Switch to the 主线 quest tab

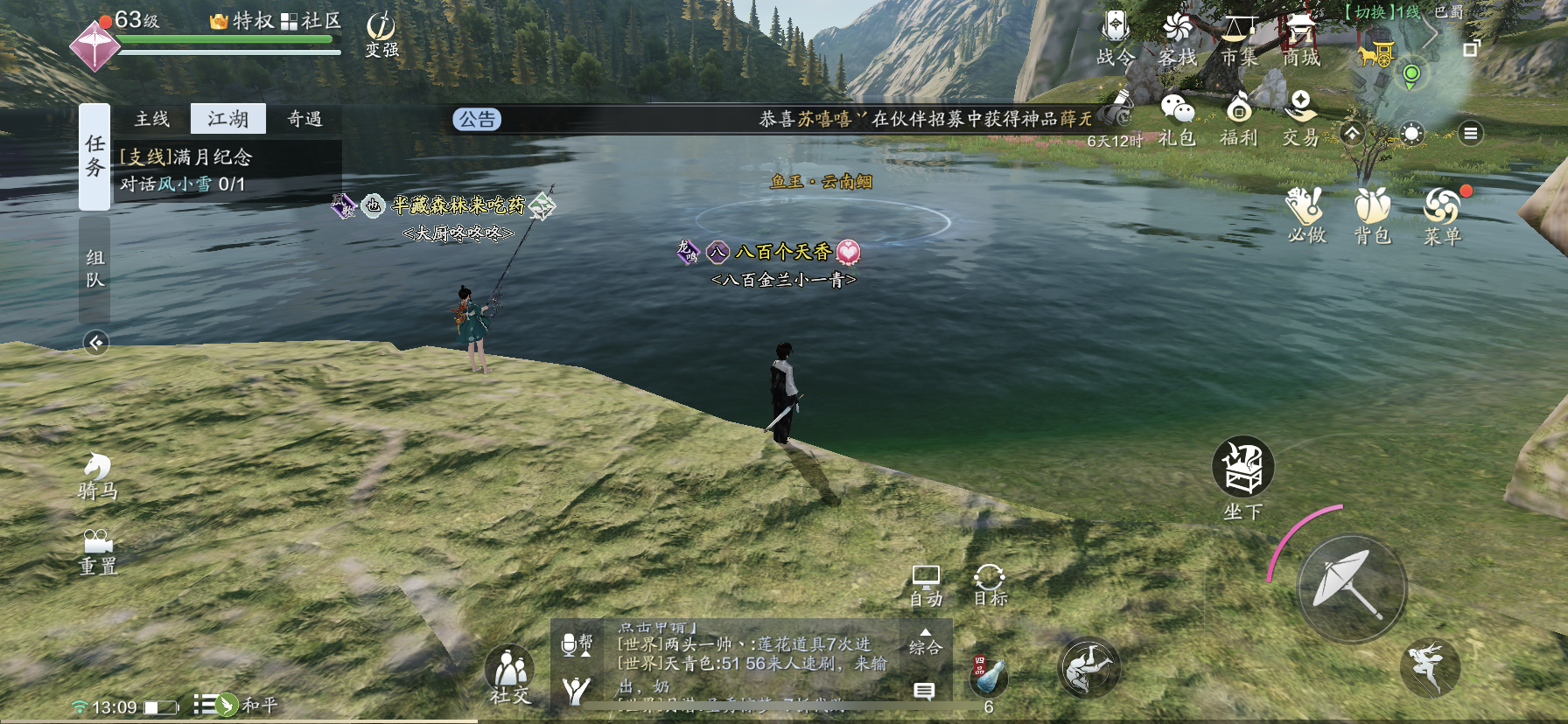tap(152, 119)
